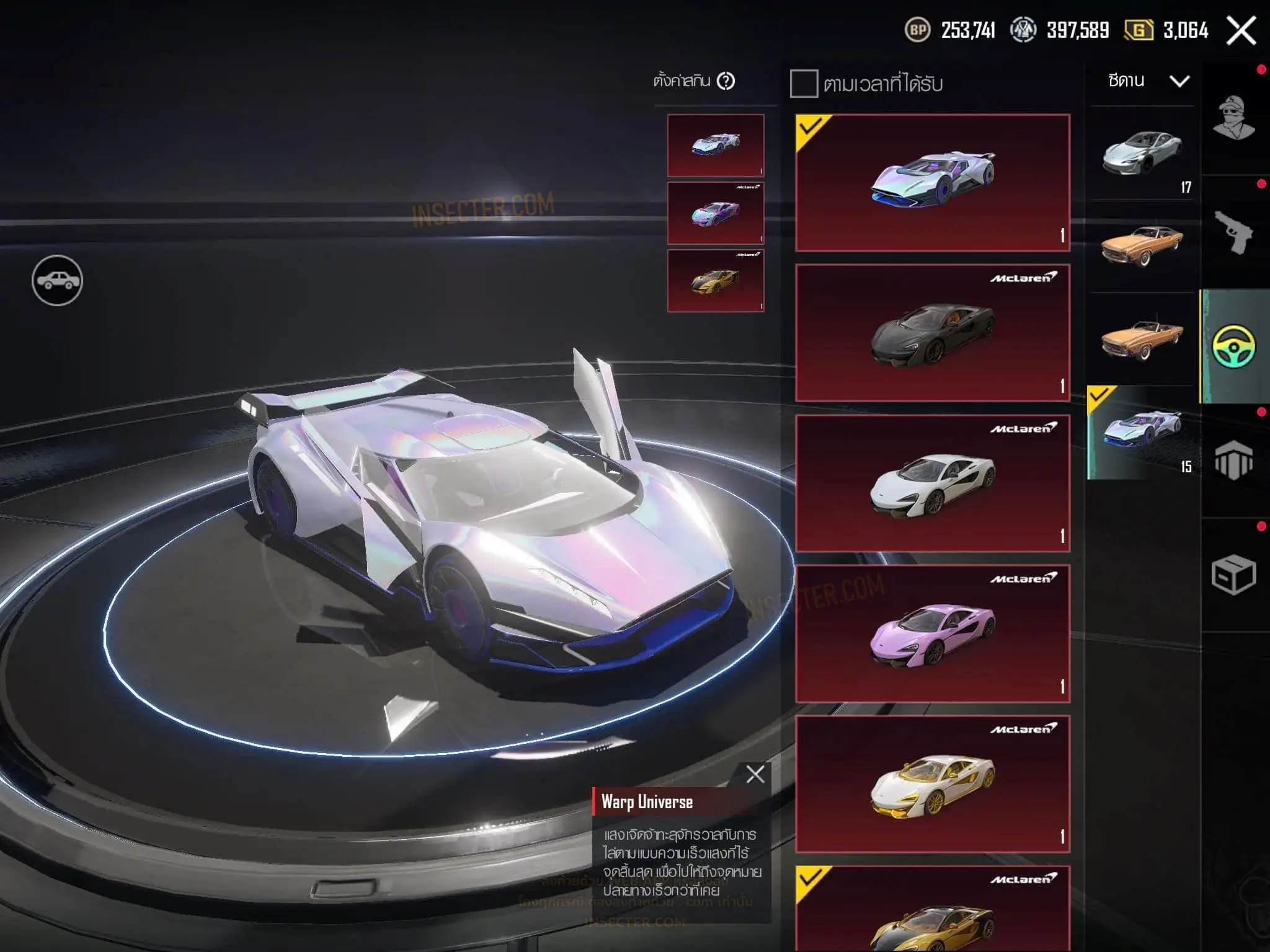Select the white and gold McLaren skin
This screenshot has height=952, width=1270.
pyautogui.click(x=932, y=784)
